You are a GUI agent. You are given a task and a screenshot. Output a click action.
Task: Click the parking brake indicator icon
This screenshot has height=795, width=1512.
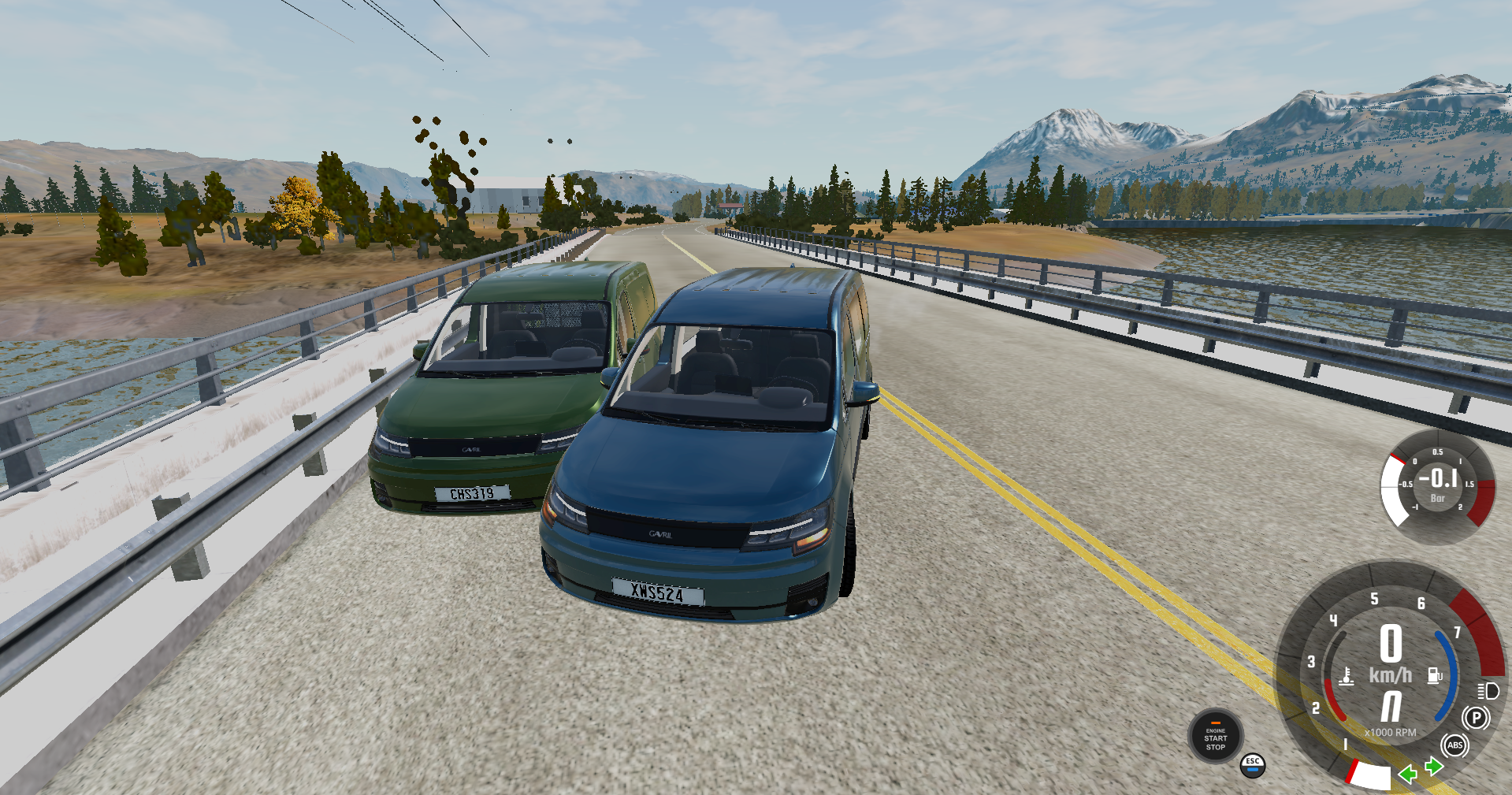pyautogui.click(x=1476, y=718)
